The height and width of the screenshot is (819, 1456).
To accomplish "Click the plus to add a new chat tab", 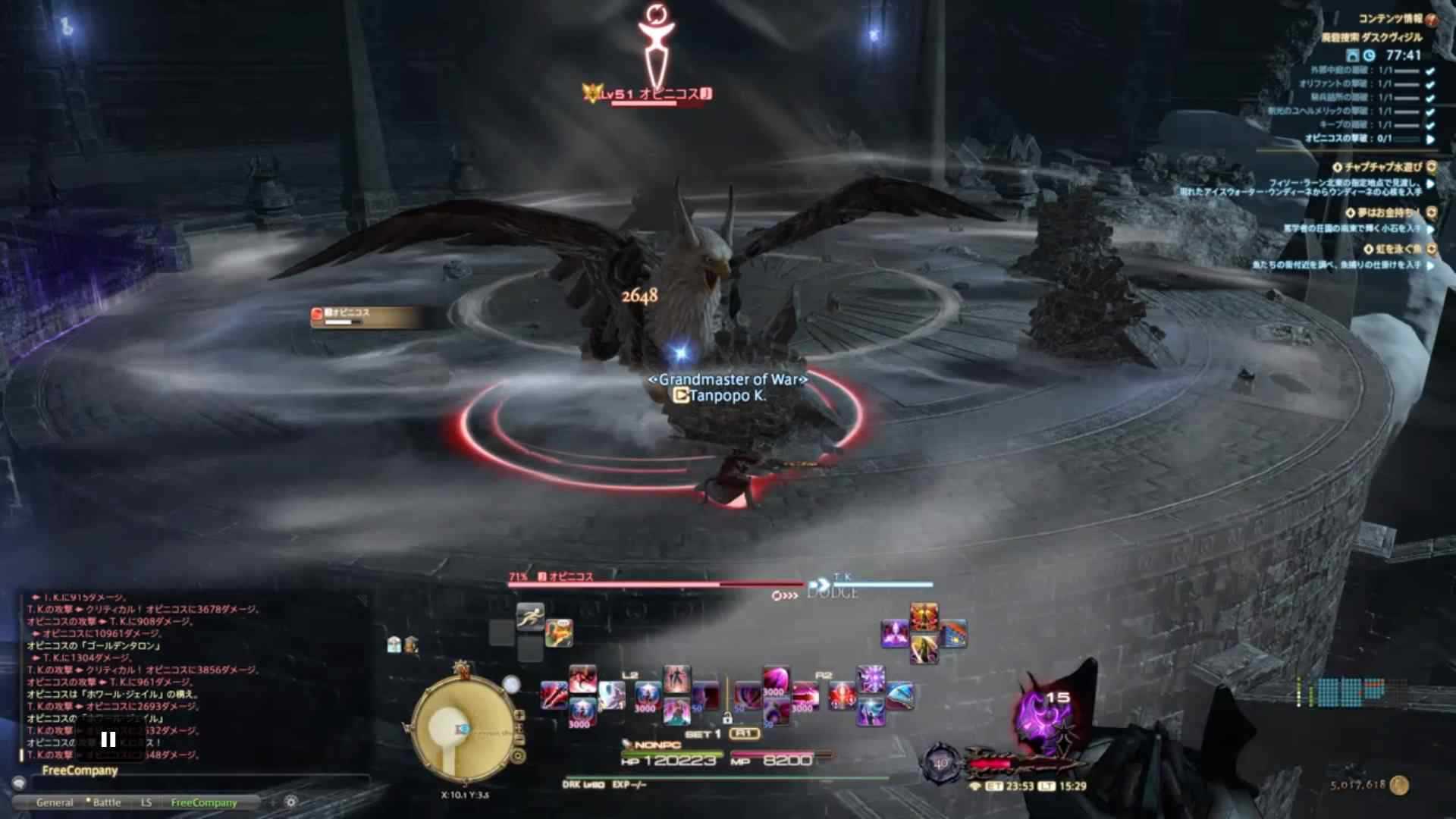I will click(x=272, y=802).
